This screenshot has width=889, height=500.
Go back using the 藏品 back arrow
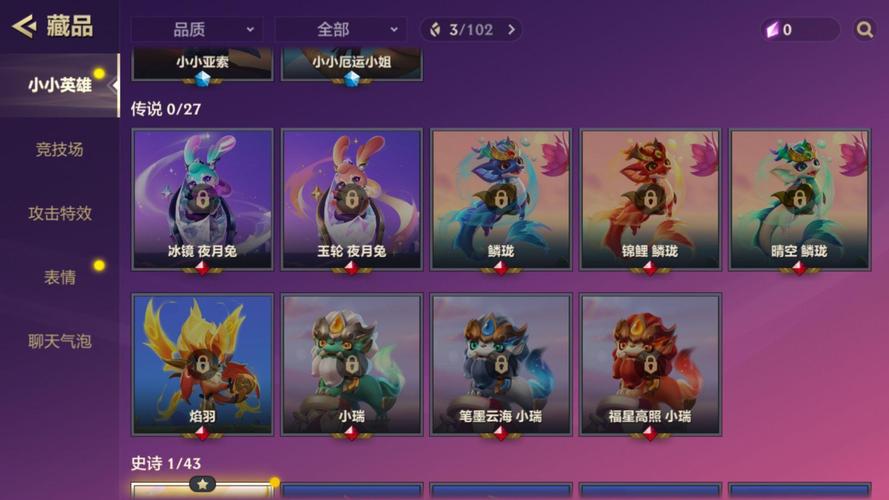point(24,26)
